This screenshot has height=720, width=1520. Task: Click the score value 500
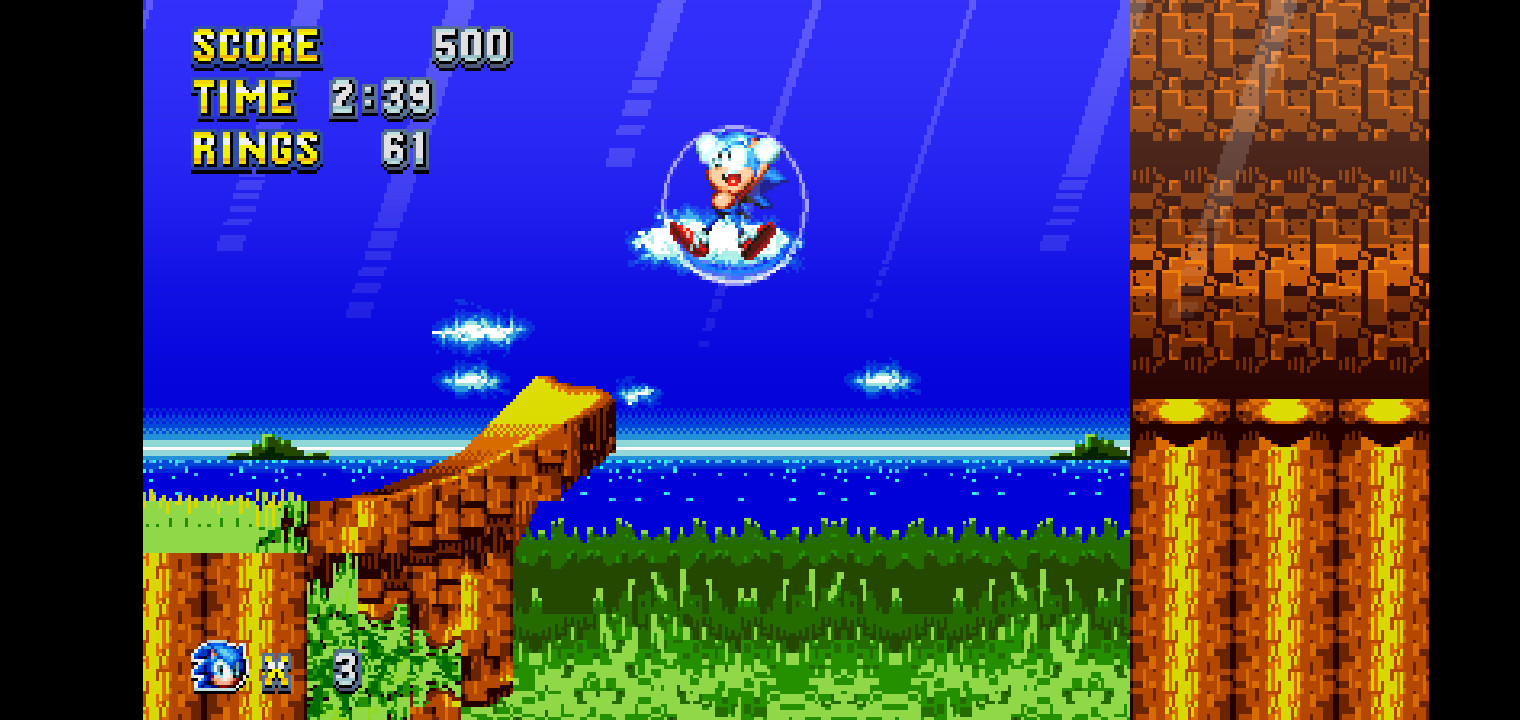click(470, 44)
